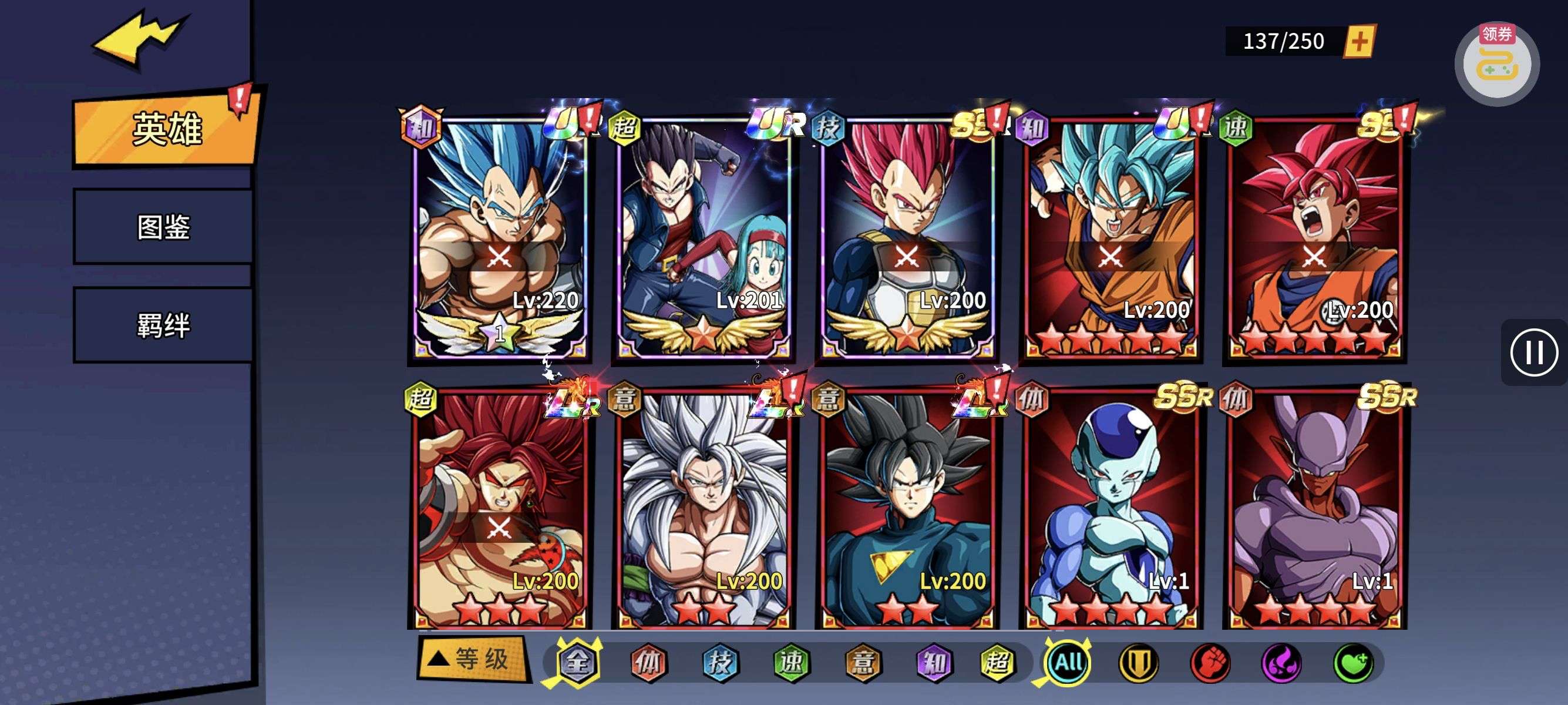The width and height of the screenshot is (1568, 705).
Task: Switch to the 图鉴 tab
Action: tap(163, 227)
